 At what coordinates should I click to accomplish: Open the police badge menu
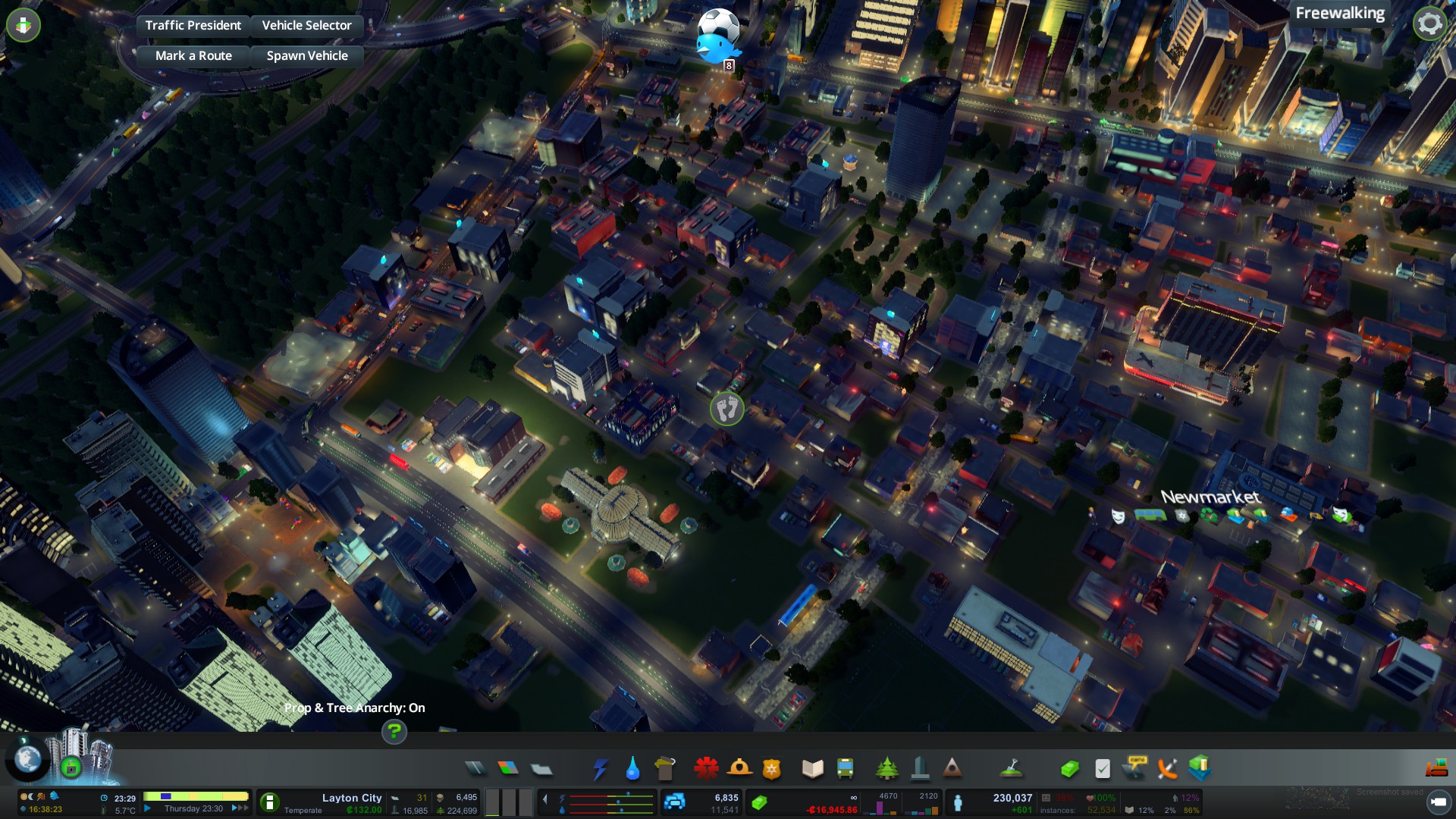pyautogui.click(x=771, y=768)
